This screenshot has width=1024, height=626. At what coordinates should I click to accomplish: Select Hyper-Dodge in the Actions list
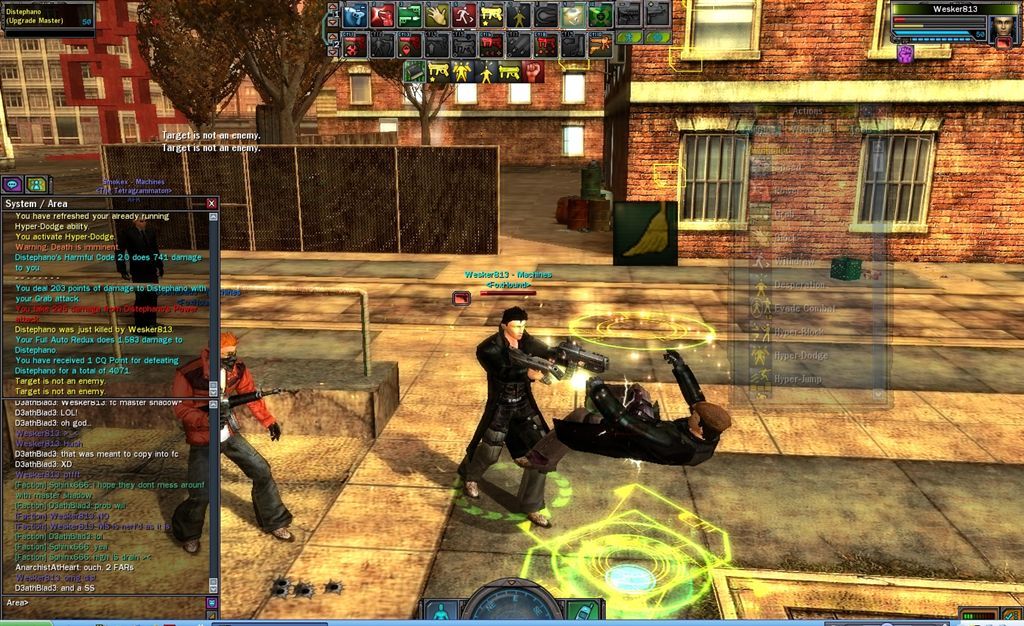[800, 356]
